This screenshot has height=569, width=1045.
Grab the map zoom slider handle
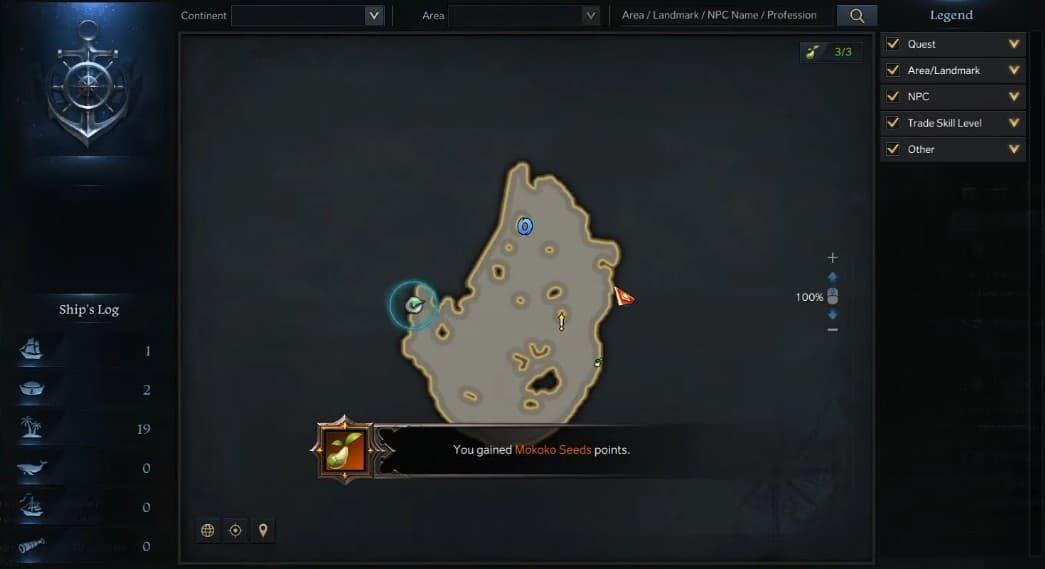pyautogui.click(x=833, y=296)
